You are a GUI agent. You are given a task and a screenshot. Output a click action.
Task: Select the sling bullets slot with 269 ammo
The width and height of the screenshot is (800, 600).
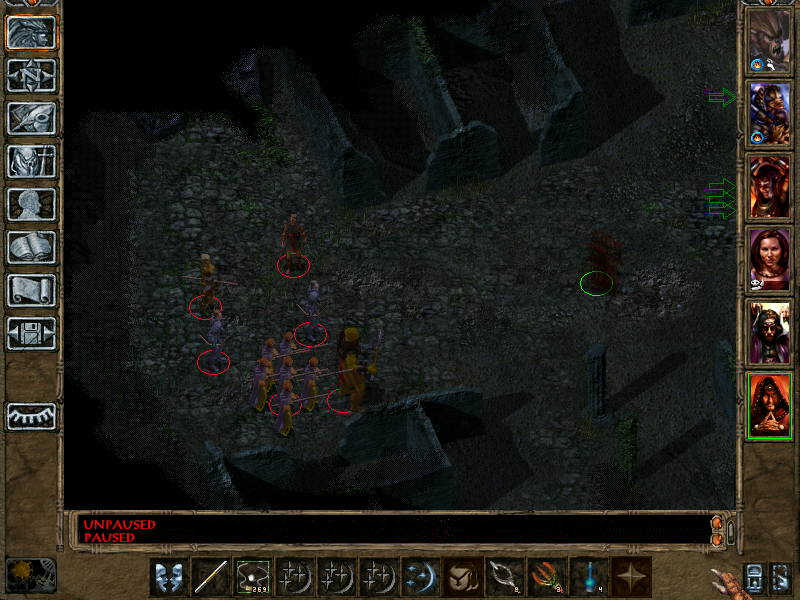click(x=253, y=577)
